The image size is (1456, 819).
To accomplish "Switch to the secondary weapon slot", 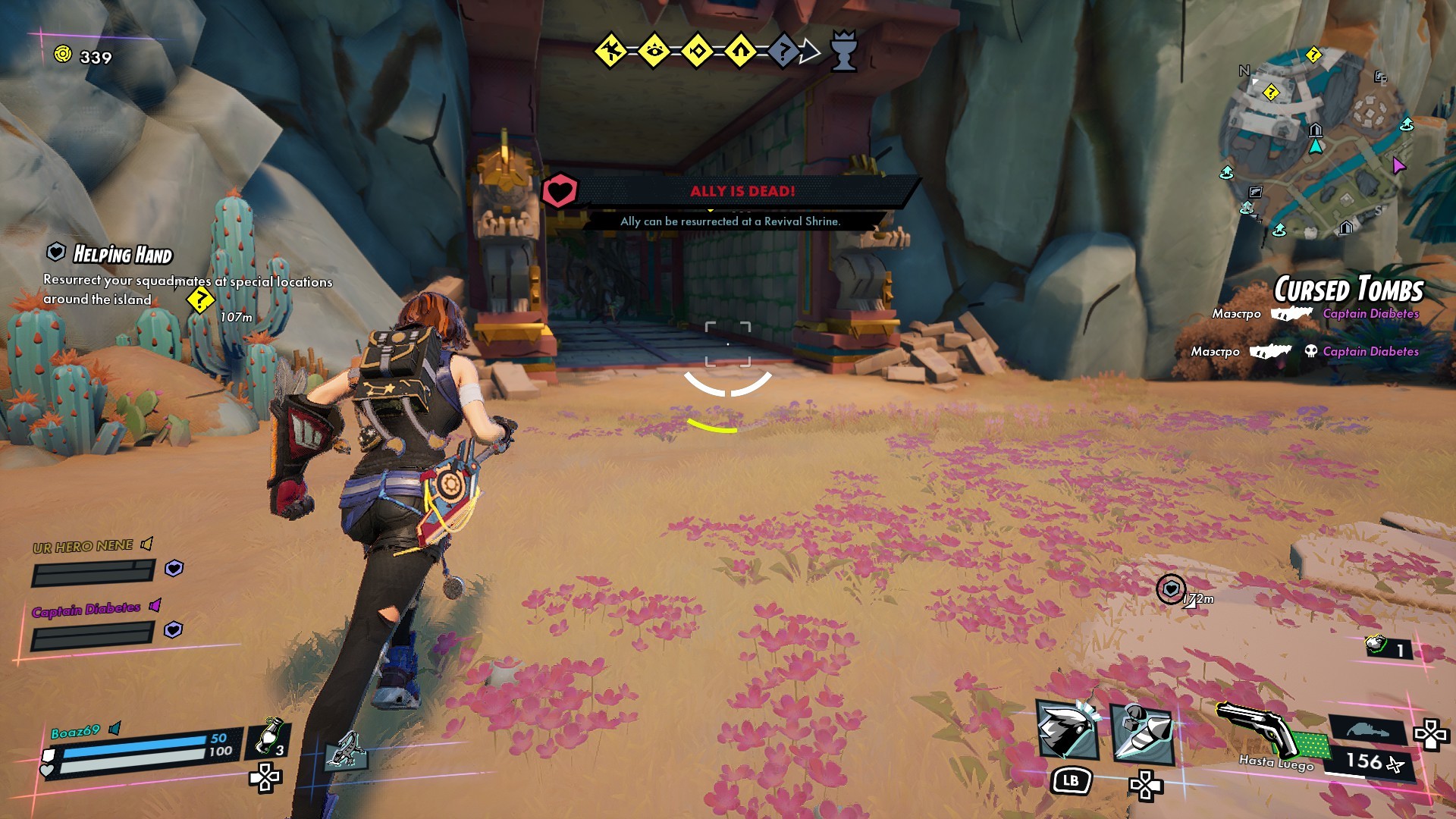I will [1367, 730].
